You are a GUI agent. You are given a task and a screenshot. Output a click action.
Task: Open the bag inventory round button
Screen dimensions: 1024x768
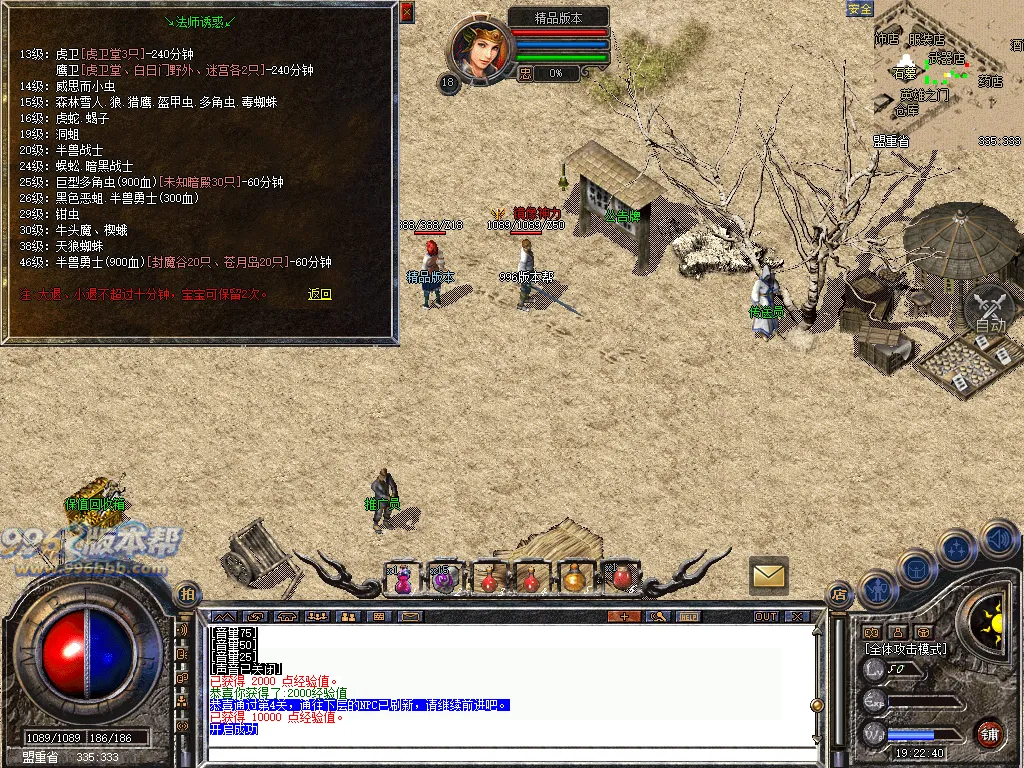click(916, 569)
